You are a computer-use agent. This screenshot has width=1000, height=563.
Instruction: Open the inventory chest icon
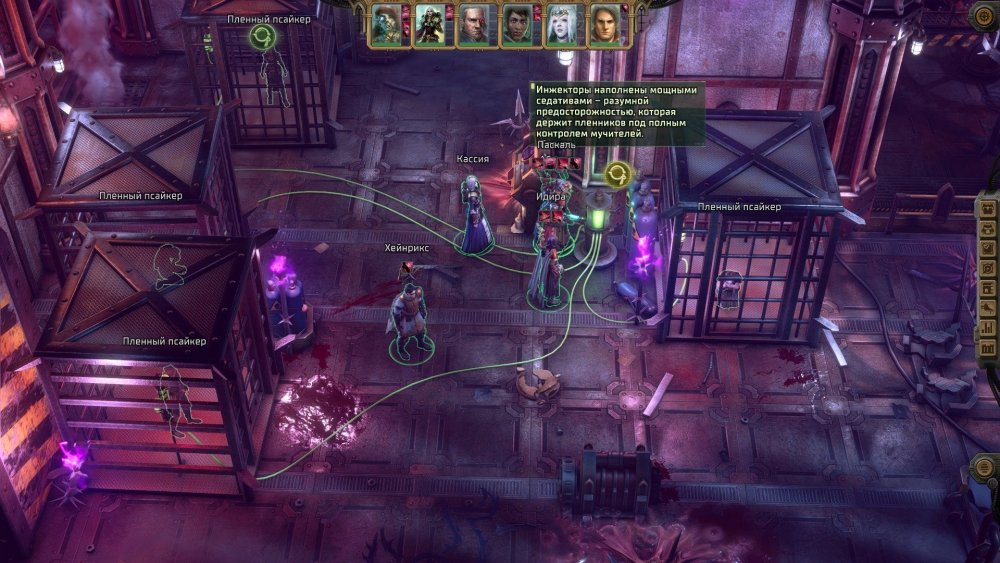(x=986, y=212)
